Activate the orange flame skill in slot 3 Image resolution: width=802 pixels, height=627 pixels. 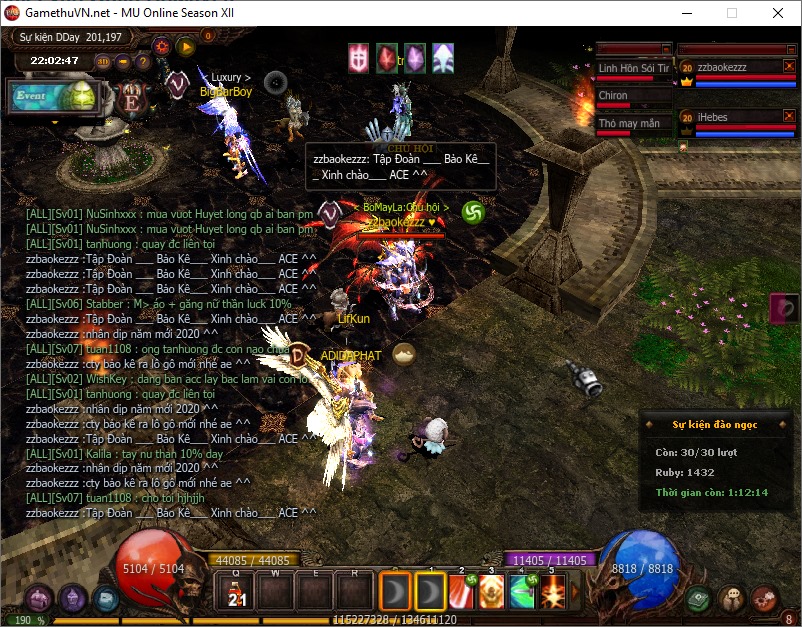491,591
